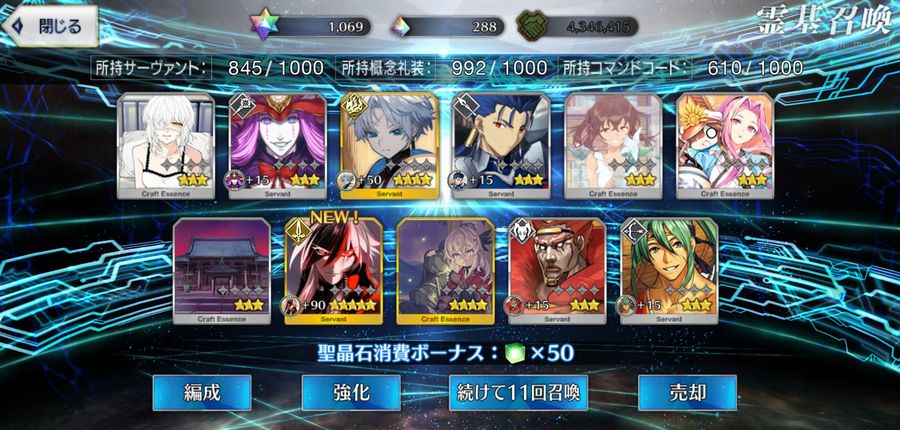Viewport: 900px width, 430px height.
Task: View the four-star pink-haired Craft Essence card
Action: point(445,270)
